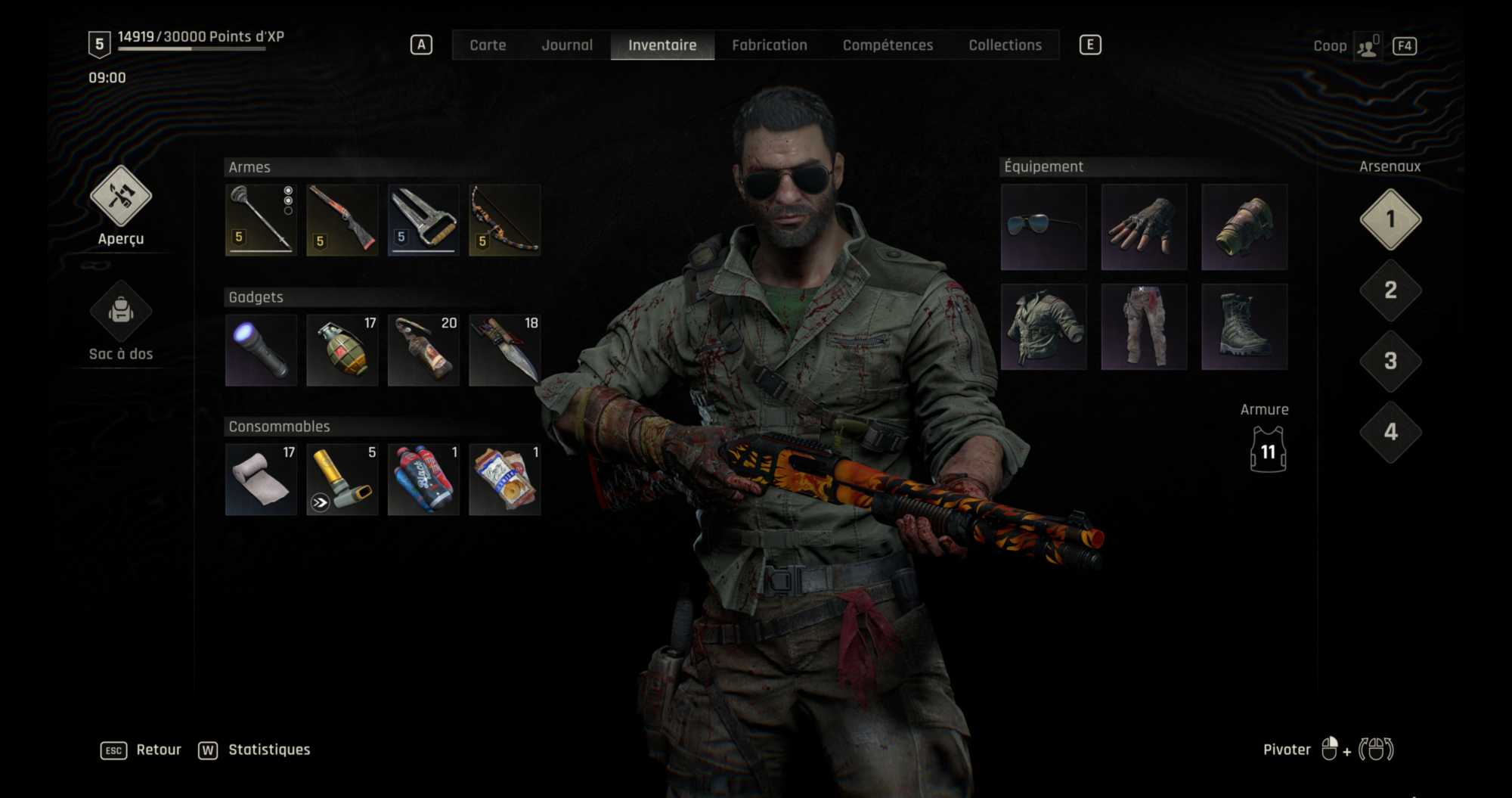Show the Compétences tab
This screenshot has height=798, width=1512.
(888, 45)
